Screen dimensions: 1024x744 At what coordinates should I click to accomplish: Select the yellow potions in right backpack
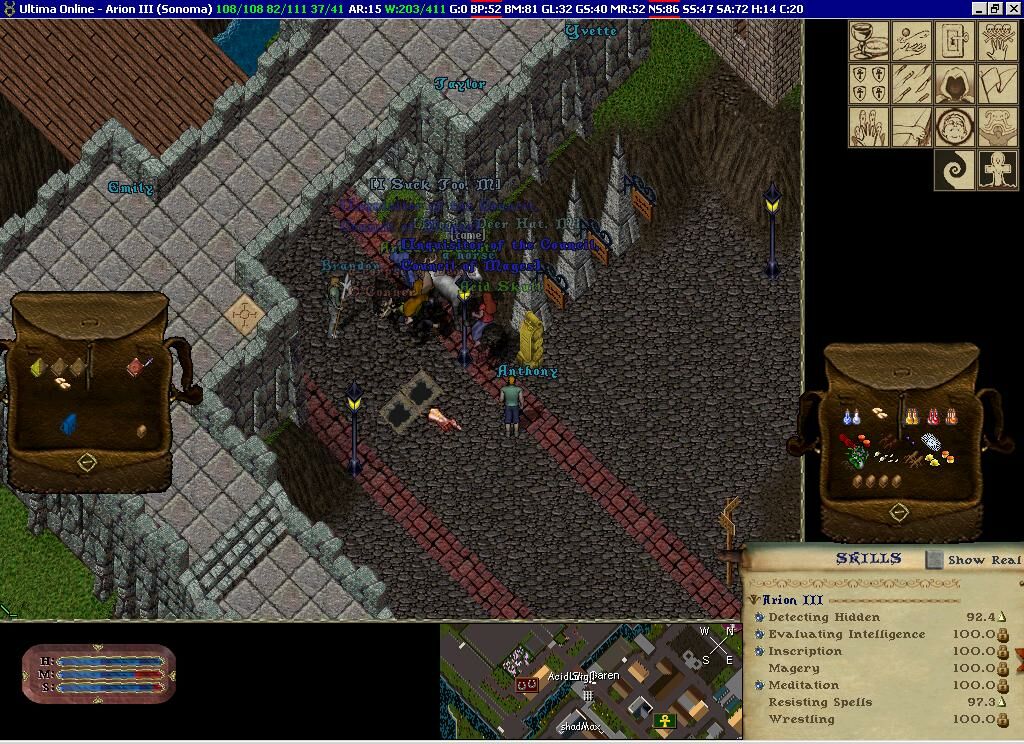[912, 415]
